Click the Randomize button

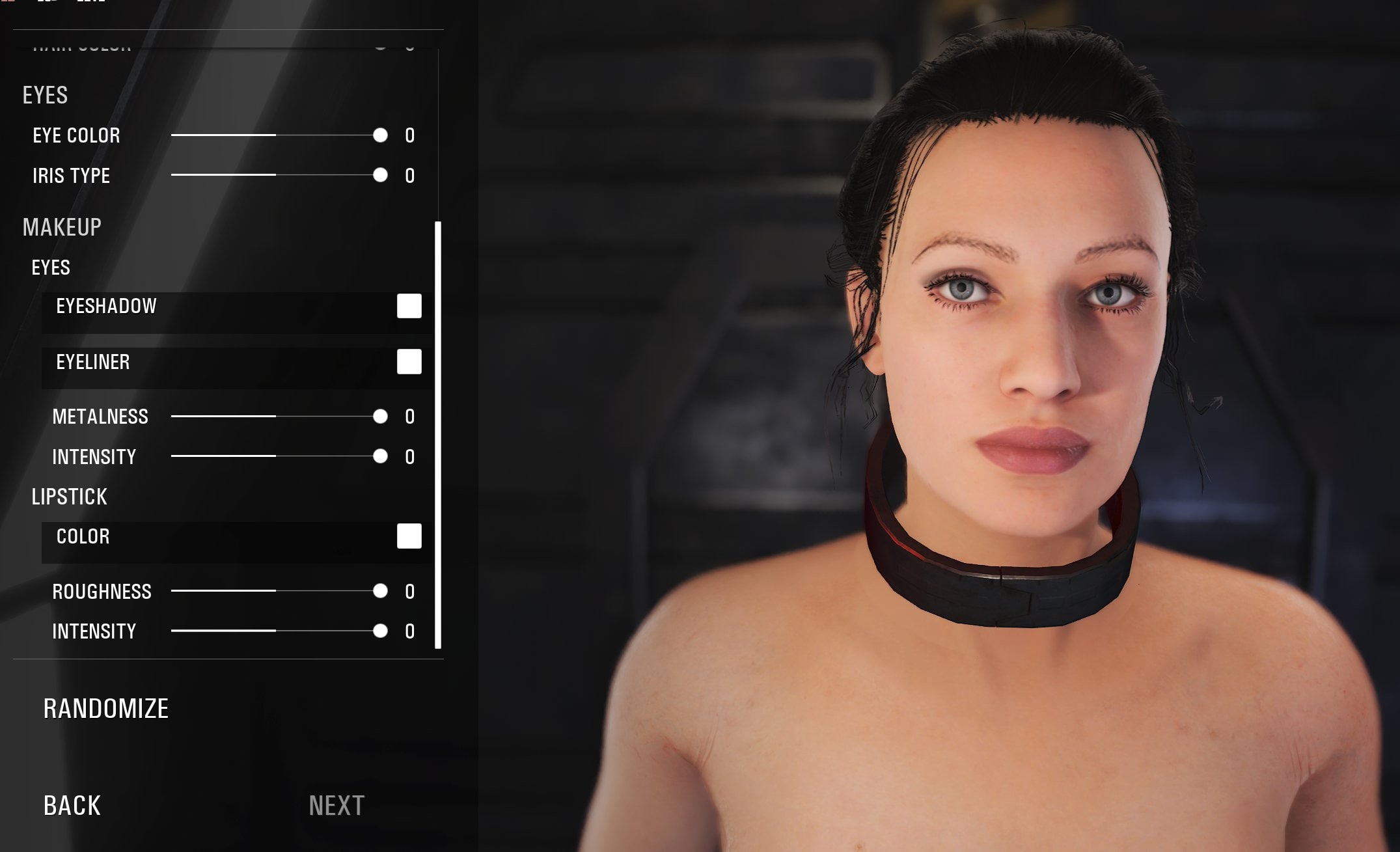click(106, 709)
